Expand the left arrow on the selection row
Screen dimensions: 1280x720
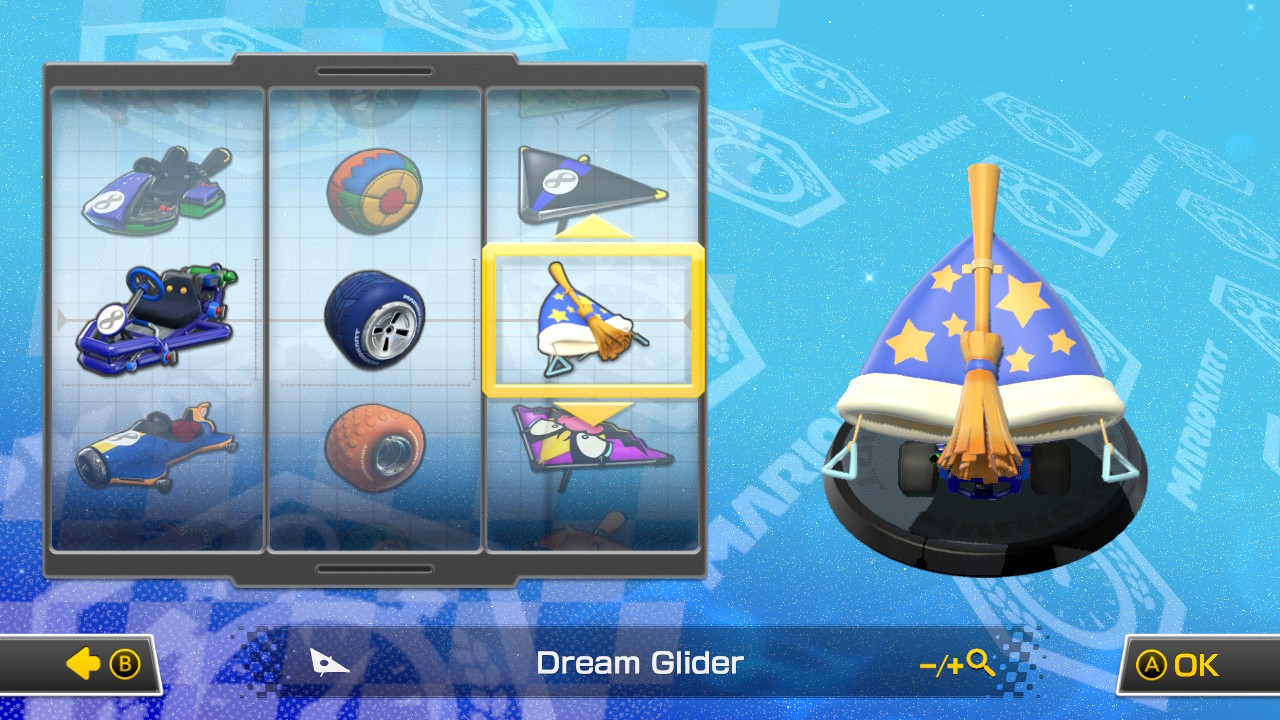tap(62, 320)
